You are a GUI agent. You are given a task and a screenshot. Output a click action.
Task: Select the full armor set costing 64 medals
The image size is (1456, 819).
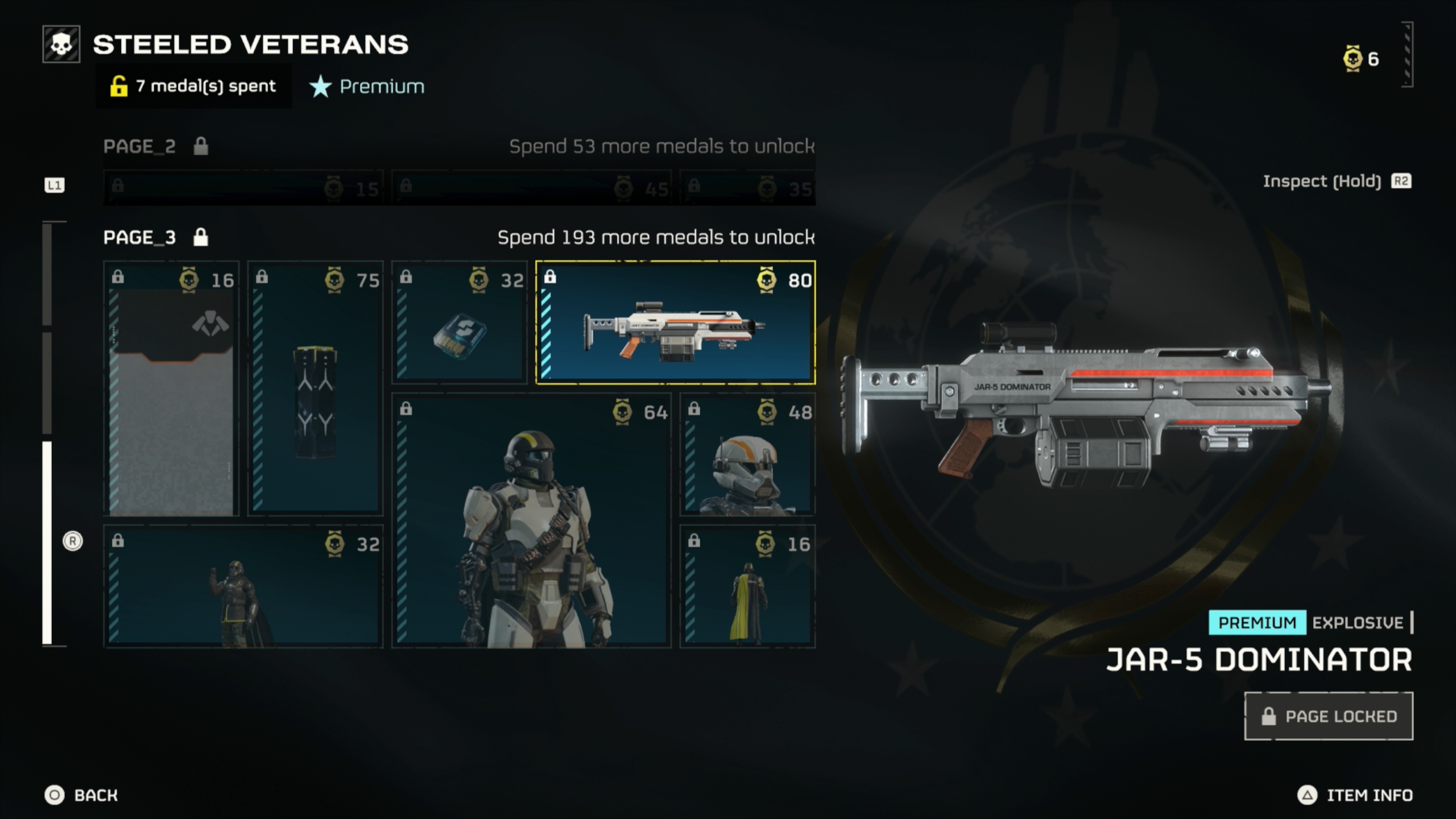point(531,520)
